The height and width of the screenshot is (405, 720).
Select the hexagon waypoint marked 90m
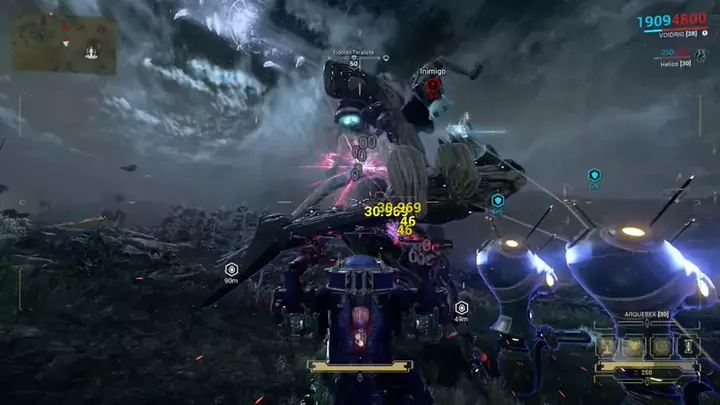[x=231, y=269]
